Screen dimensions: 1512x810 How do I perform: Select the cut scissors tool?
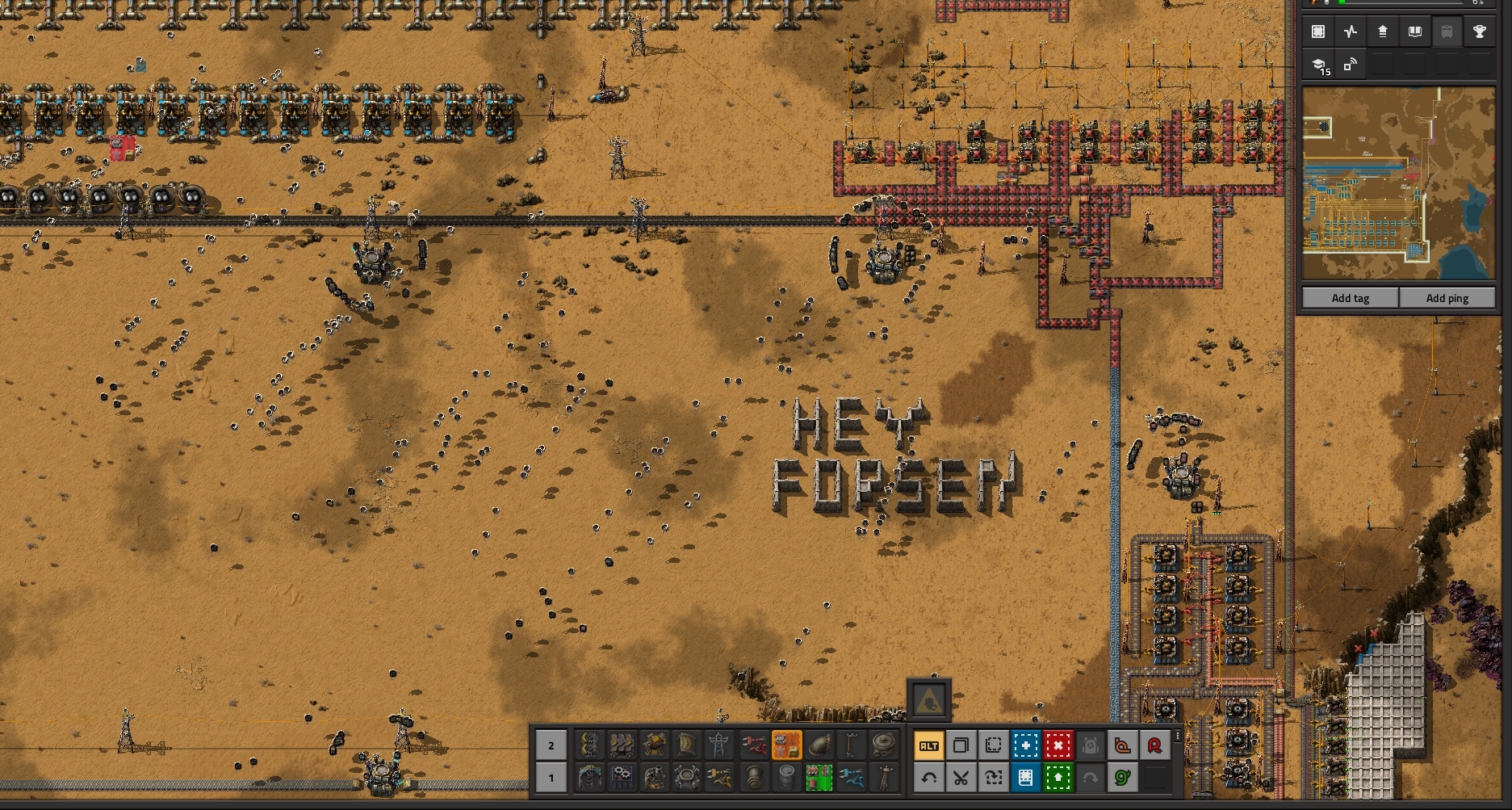[x=961, y=778]
